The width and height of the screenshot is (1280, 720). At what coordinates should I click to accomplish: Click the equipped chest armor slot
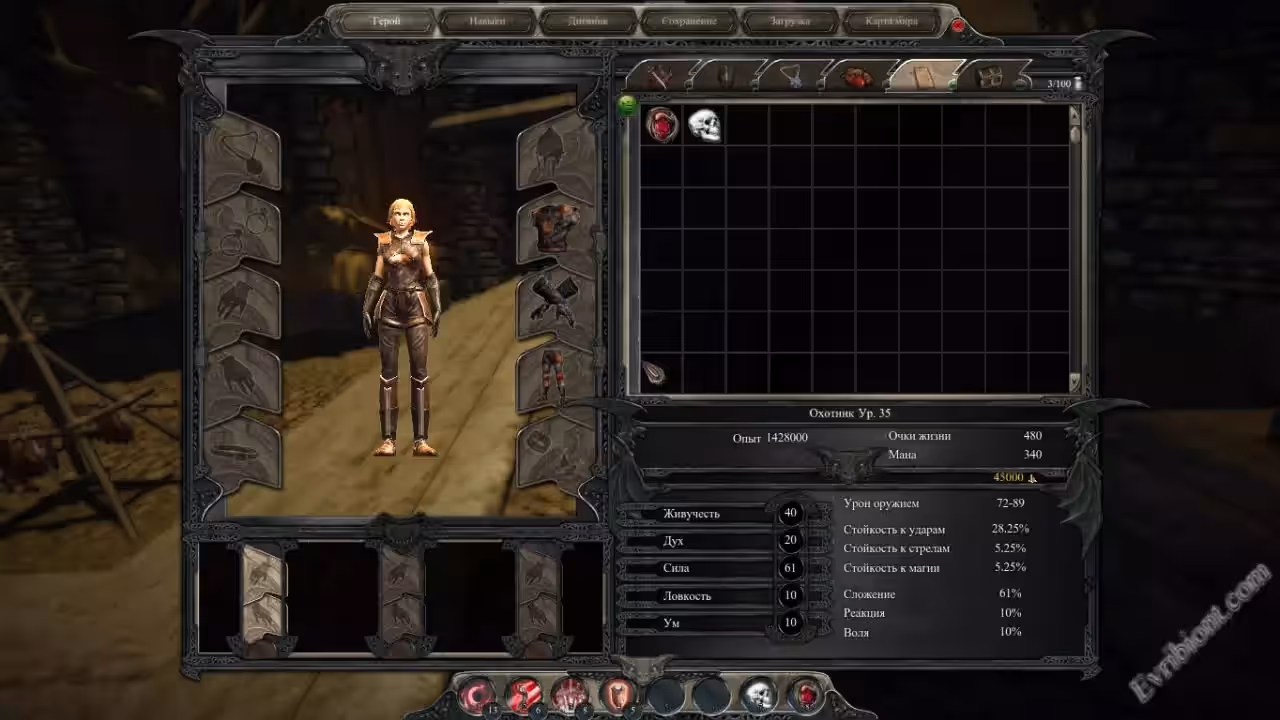(x=553, y=227)
